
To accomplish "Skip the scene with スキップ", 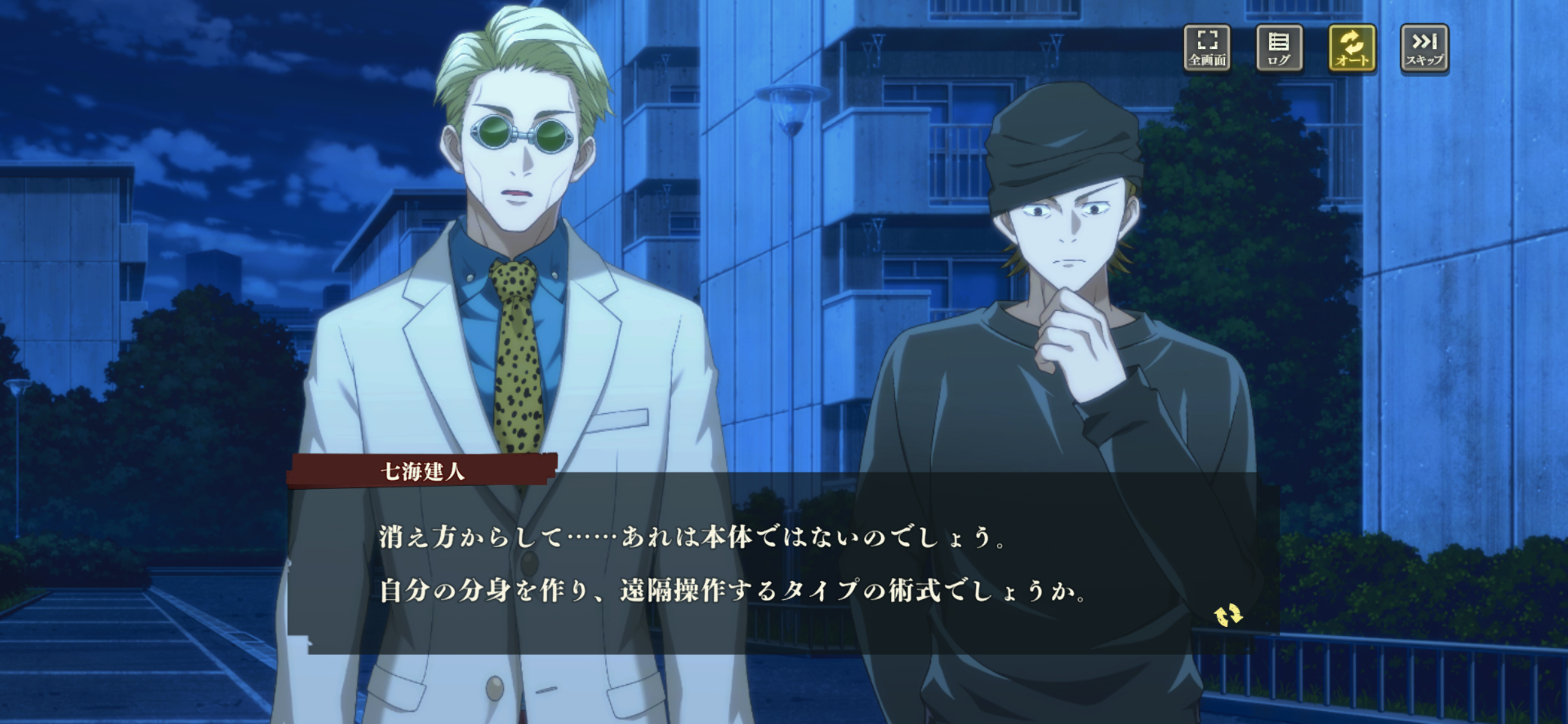I will click(x=1424, y=48).
